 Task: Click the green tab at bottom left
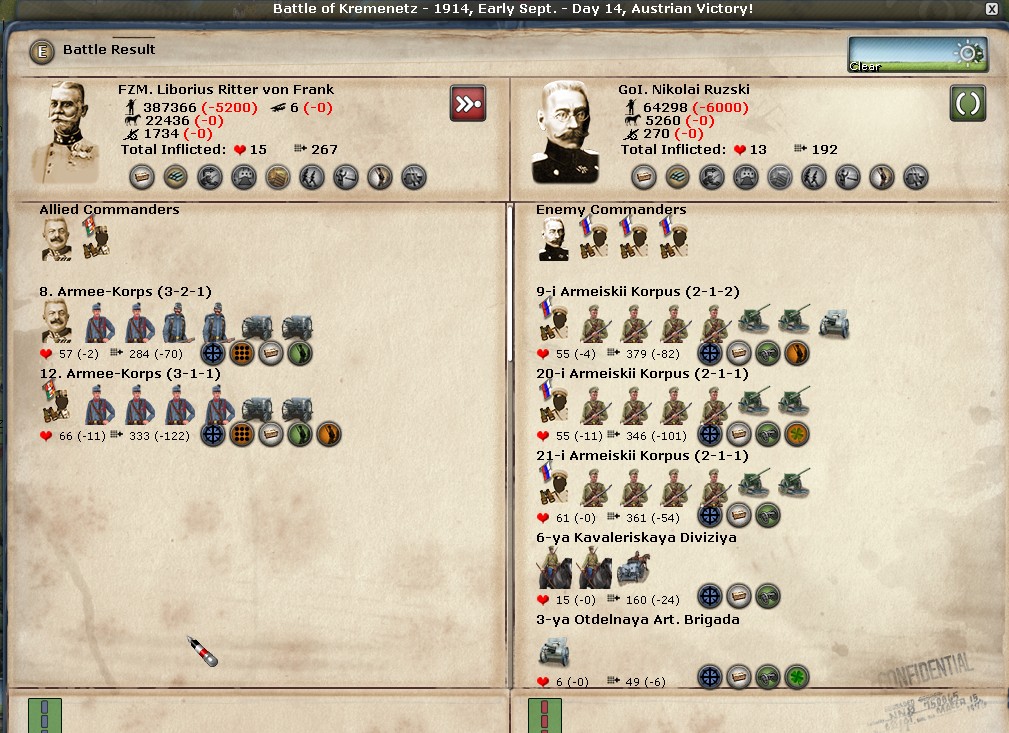click(45, 715)
